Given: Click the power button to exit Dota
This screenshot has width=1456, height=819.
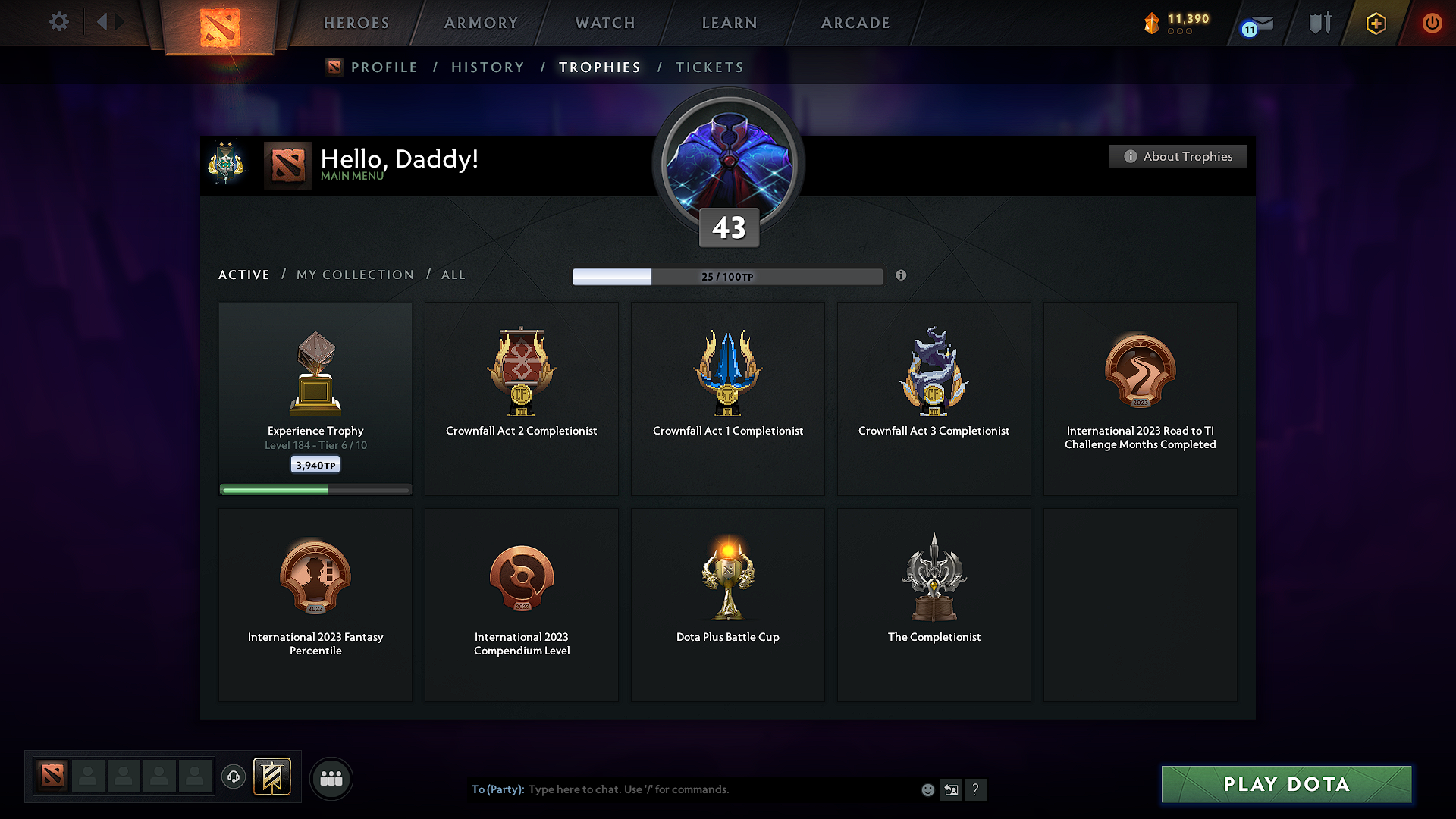Looking at the screenshot, I should [1432, 23].
